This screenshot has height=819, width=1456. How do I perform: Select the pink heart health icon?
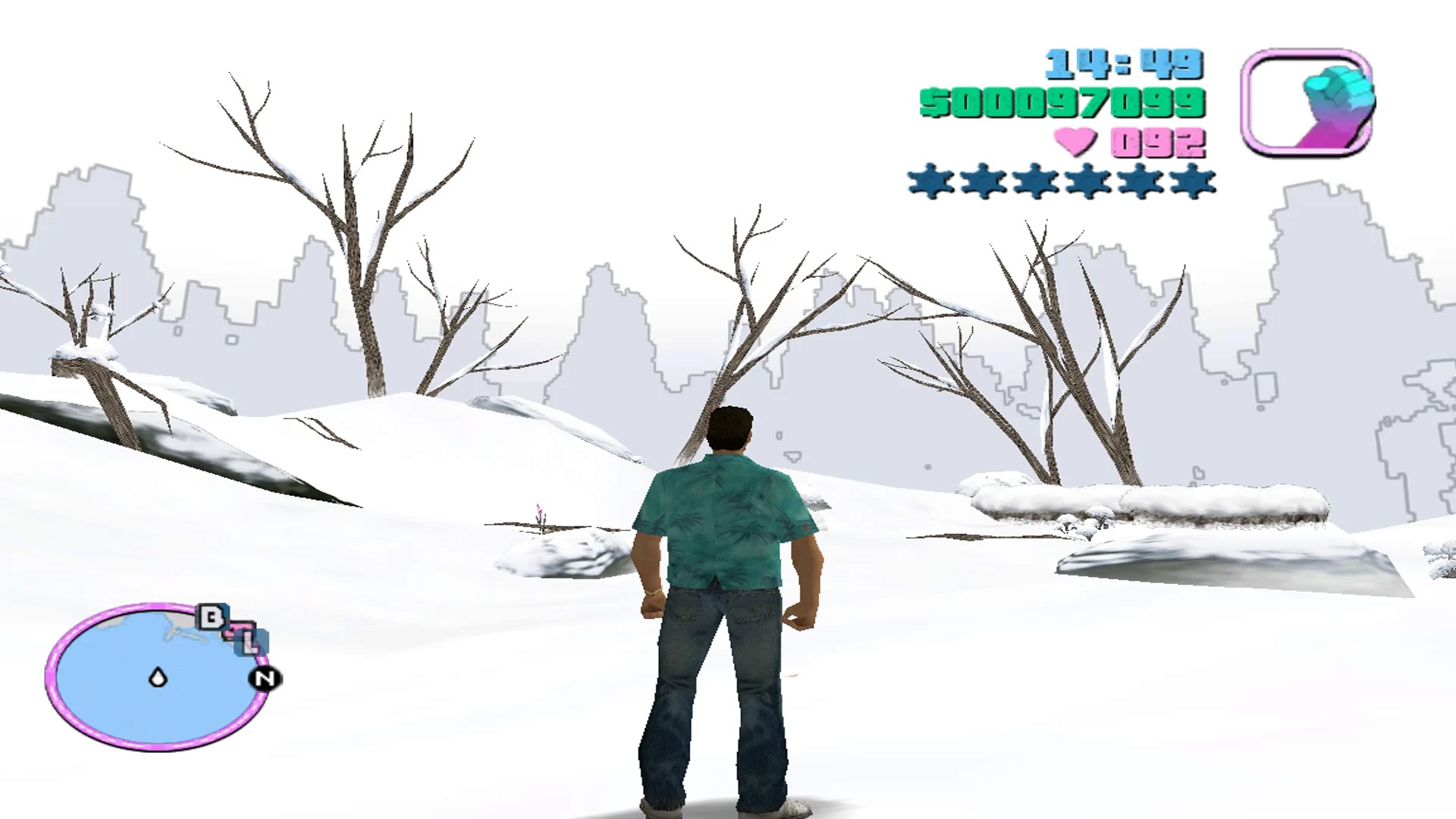[x=1076, y=142]
